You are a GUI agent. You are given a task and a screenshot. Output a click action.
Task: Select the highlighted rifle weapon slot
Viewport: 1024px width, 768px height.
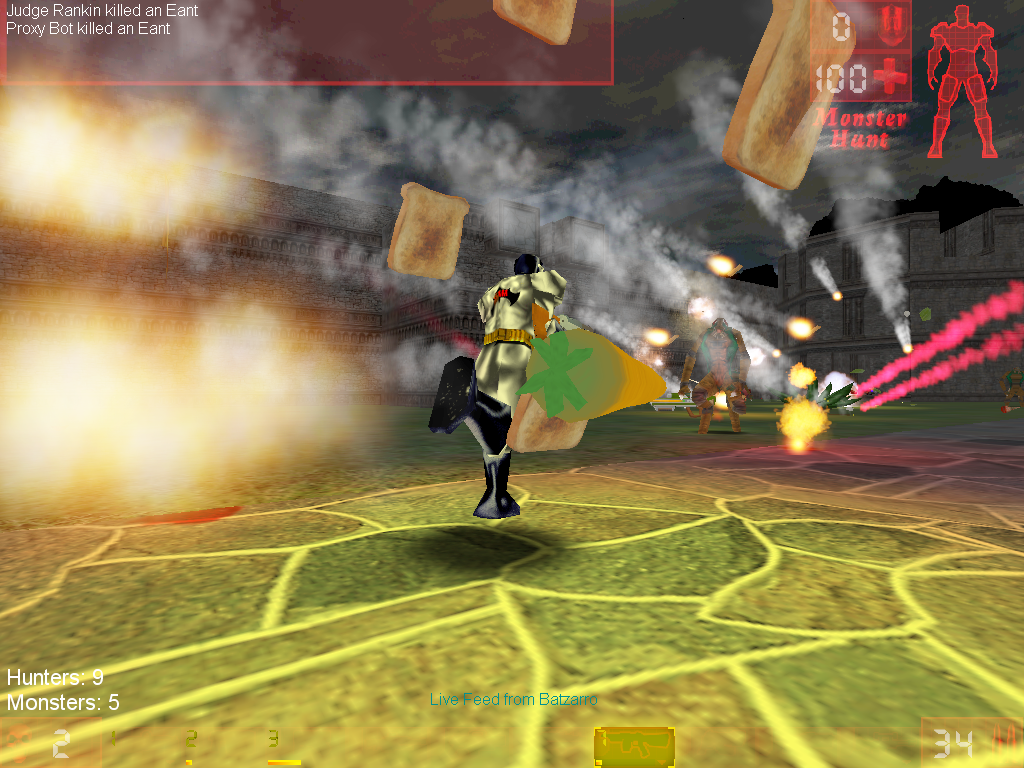click(x=634, y=745)
